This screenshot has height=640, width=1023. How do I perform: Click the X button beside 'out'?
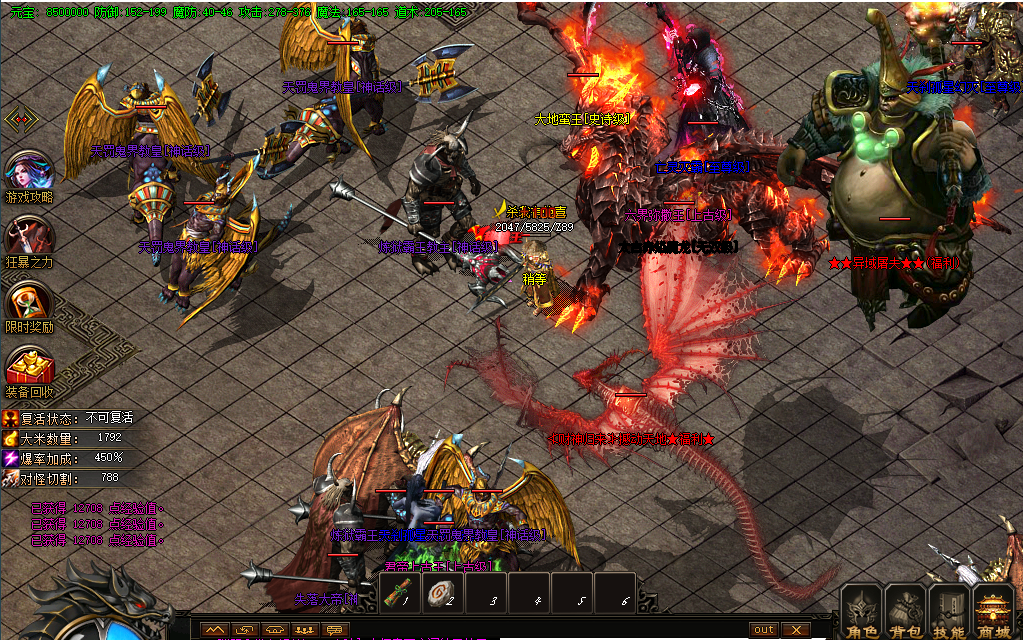point(795,629)
